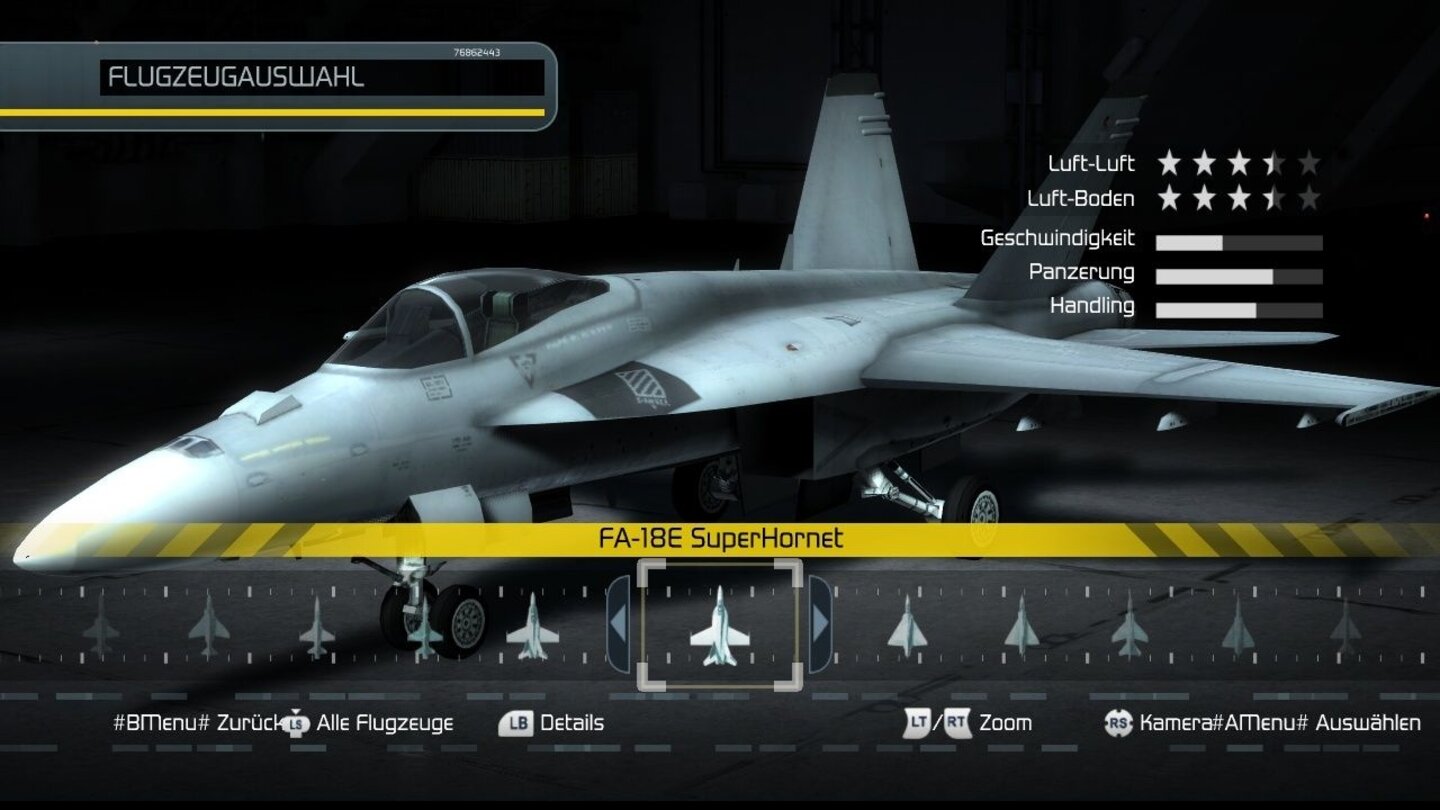Open the Details view
The image size is (1440, 810).
(571, 722)
